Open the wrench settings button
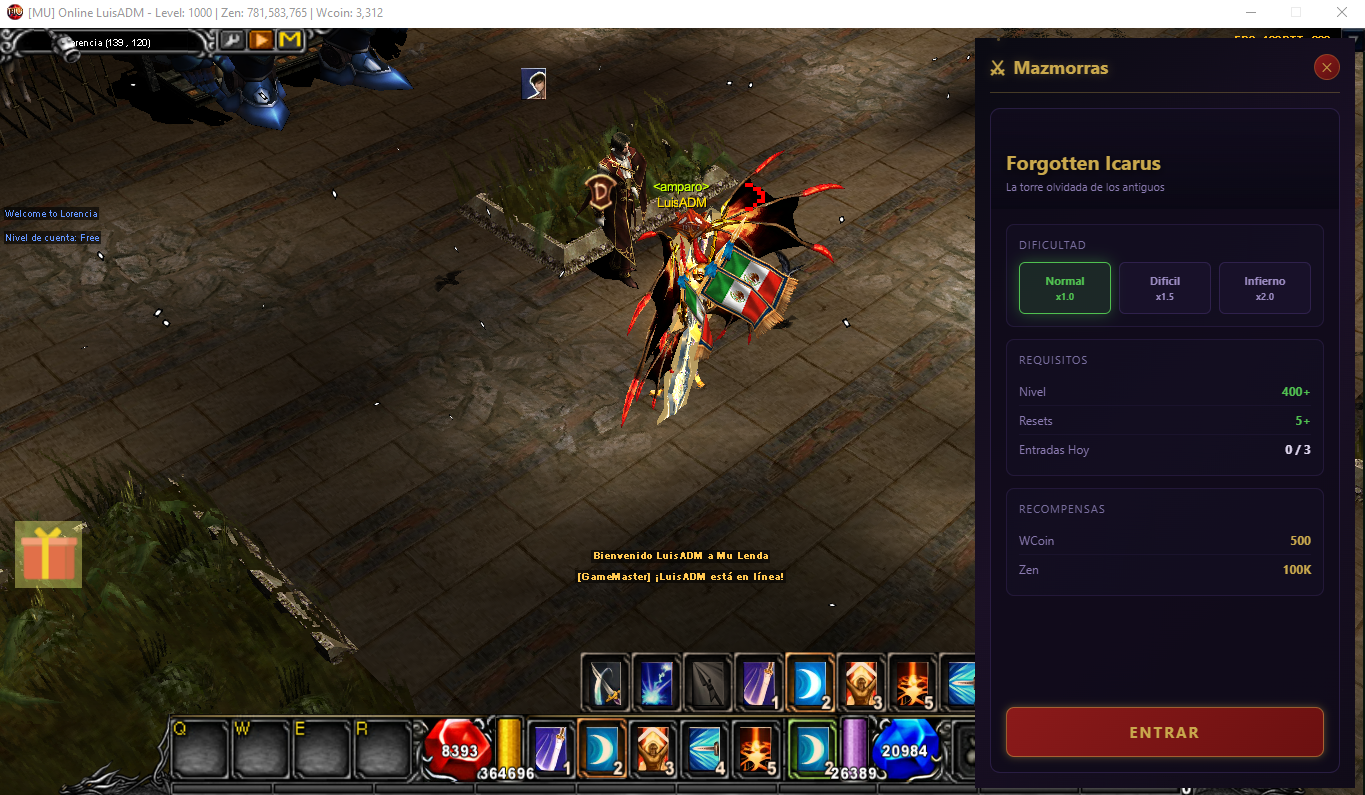Image resolution: width=1365 pixels, height=795 pixels. point(232,40)
